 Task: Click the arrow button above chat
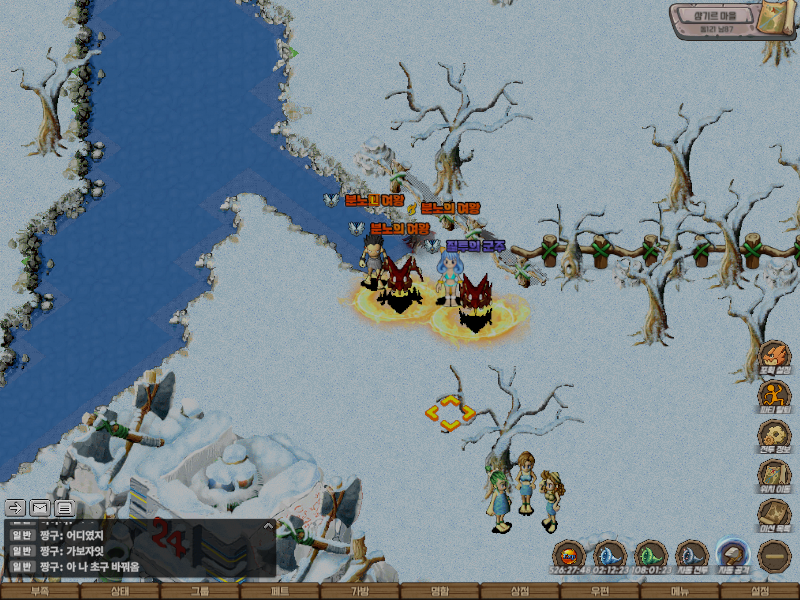(x=15, y=507)
